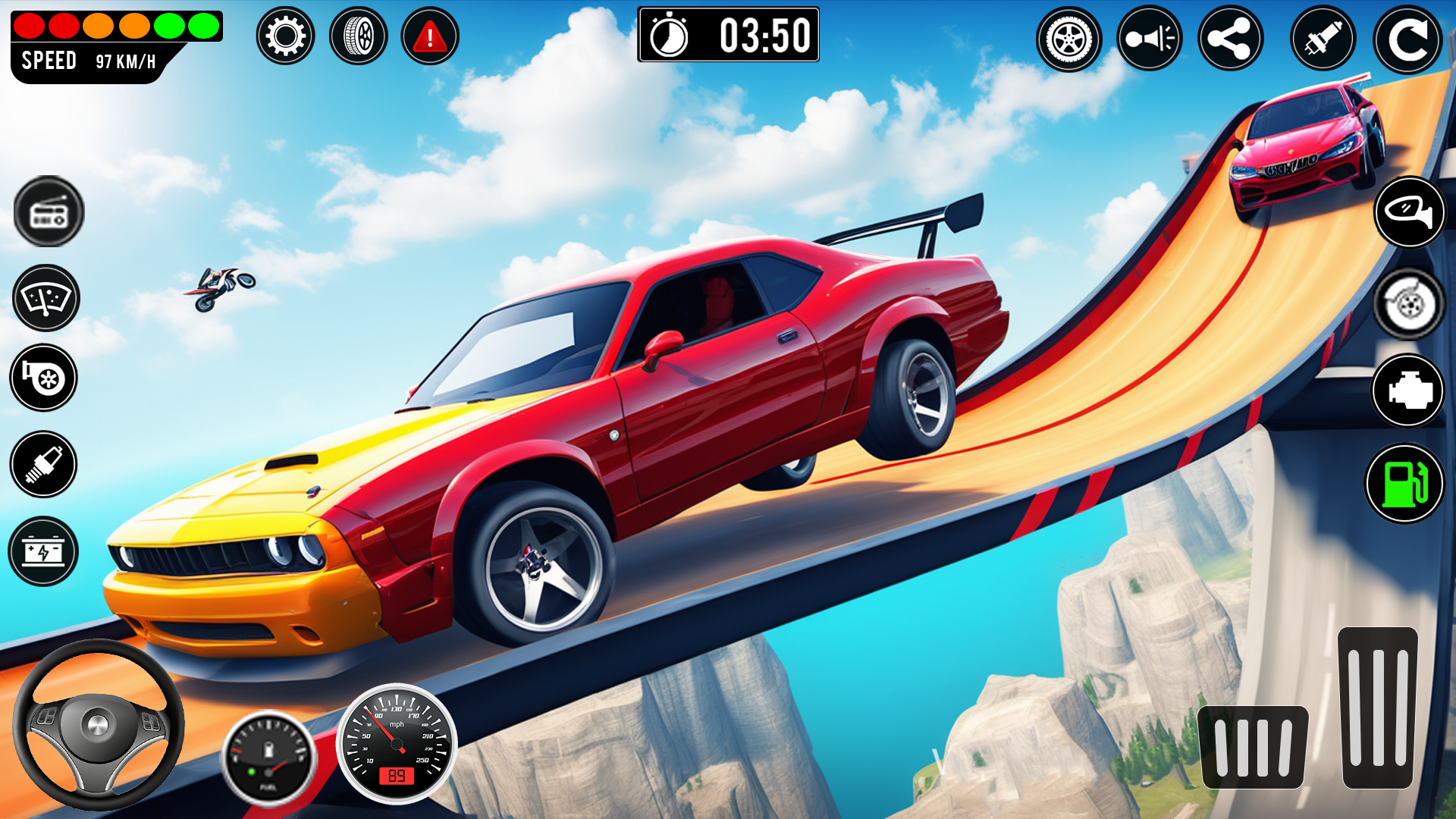Activate the windshield wiper button
The width and height of the screenshot is (1456, 819).
coord(46,298)
